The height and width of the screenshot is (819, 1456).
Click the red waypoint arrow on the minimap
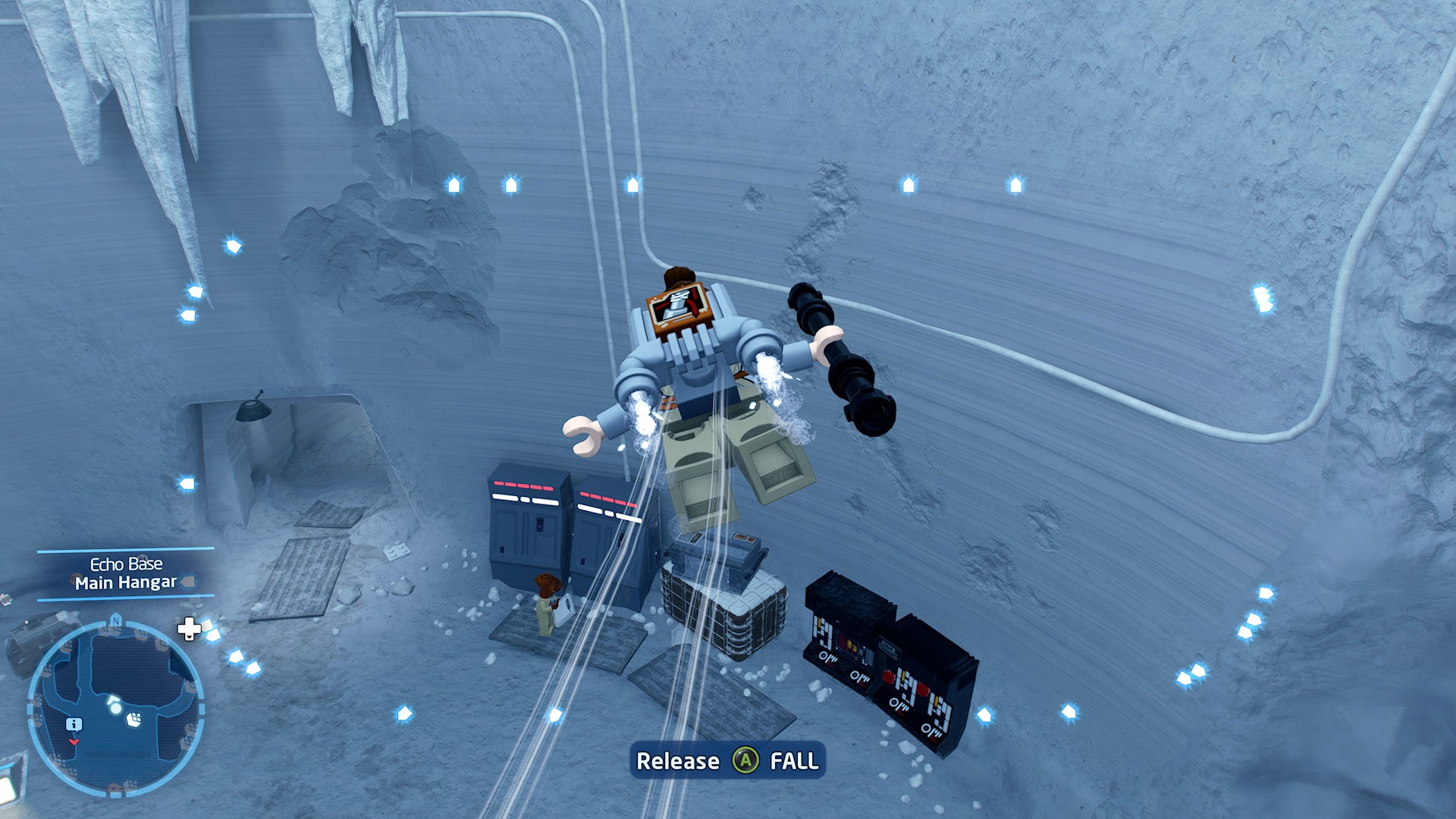(74, 742)
